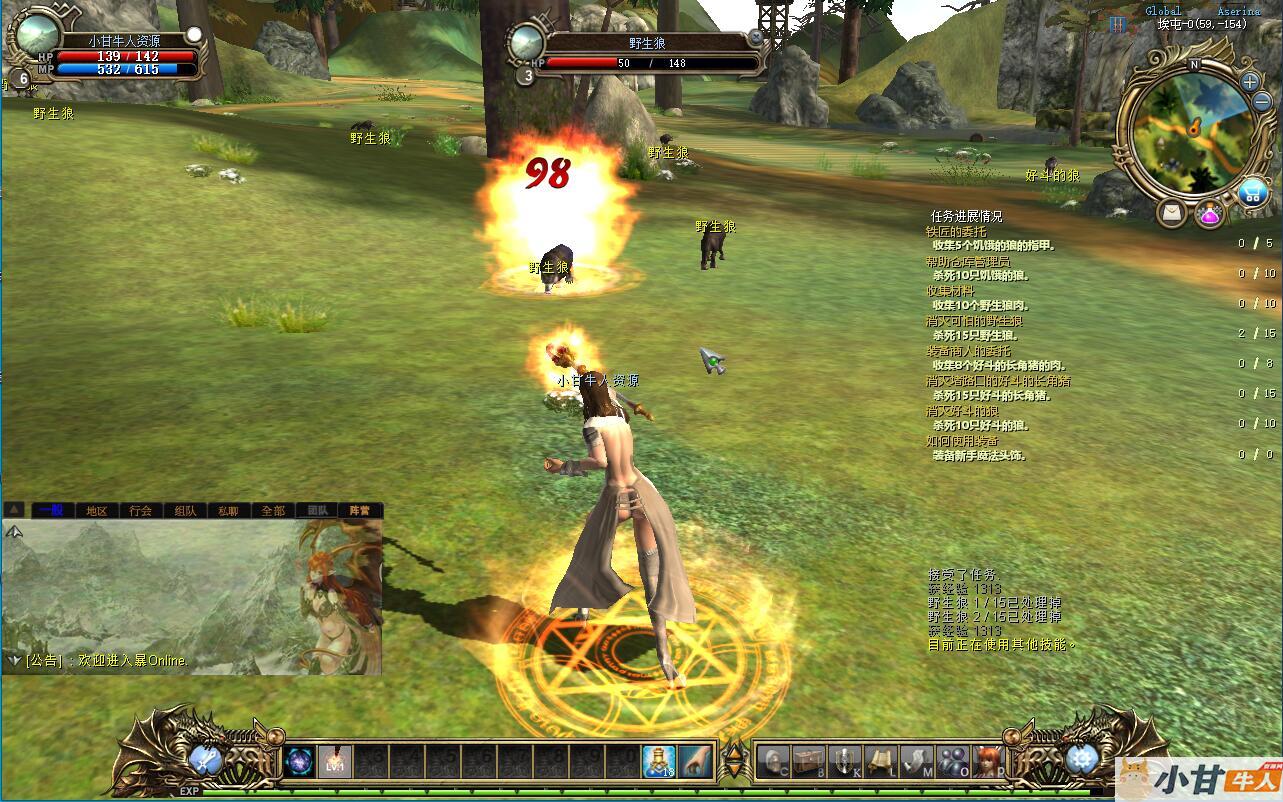This screenshot has height=802, width=1283.
Task: Activate the hand skill icon in the hotbar
Action: [695, 761]
